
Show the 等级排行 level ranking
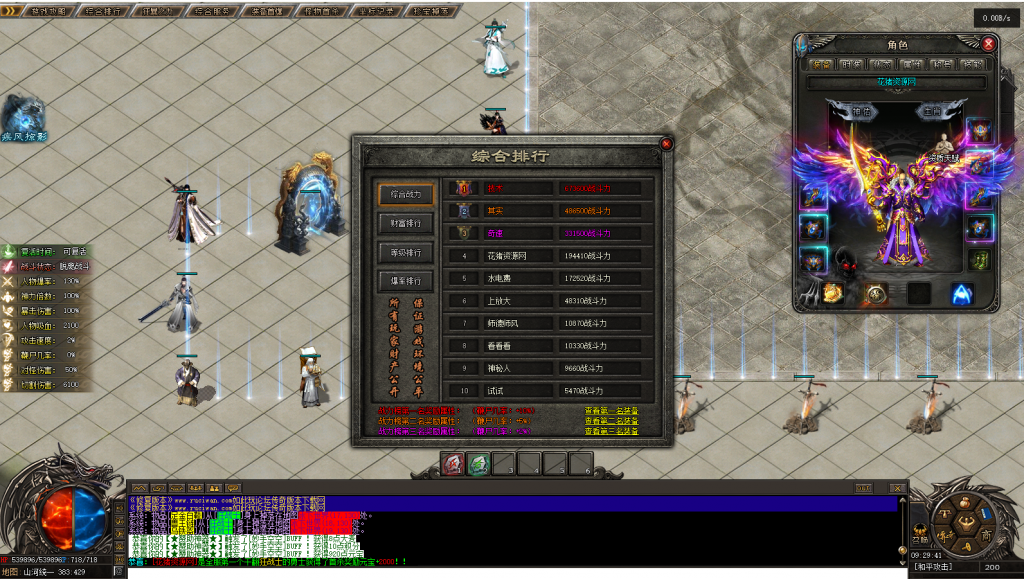[x=406, y=252]
